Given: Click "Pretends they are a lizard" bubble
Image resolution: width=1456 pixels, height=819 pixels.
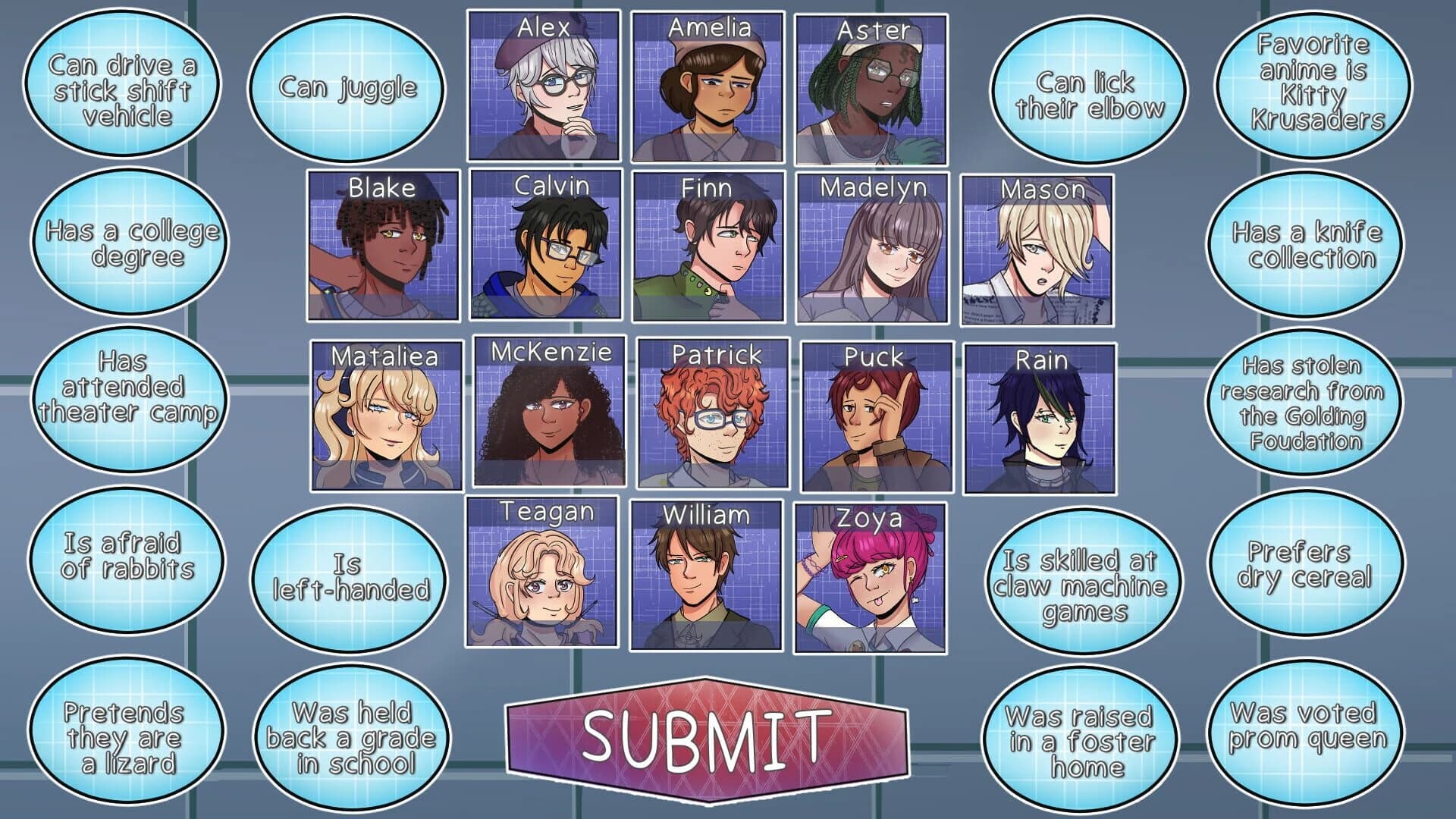Looking at the screenshot, I should (x=125, y=738).
